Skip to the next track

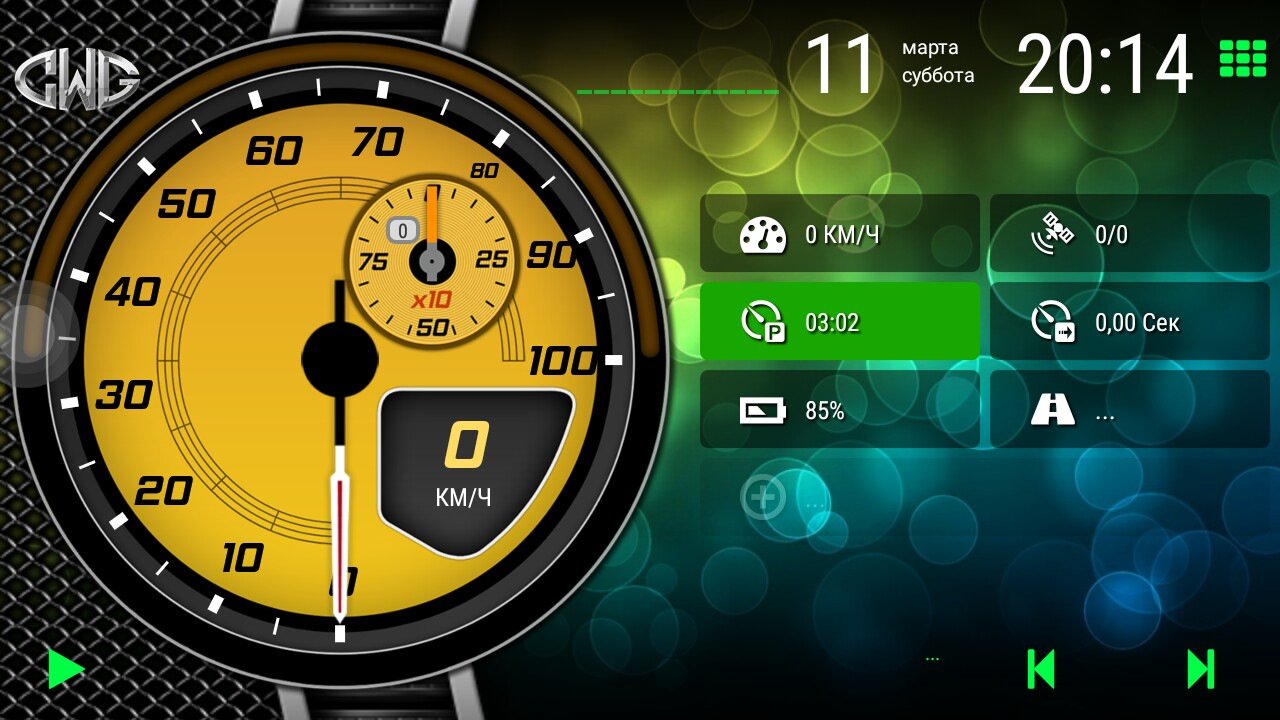click(x=1200, y=669)
